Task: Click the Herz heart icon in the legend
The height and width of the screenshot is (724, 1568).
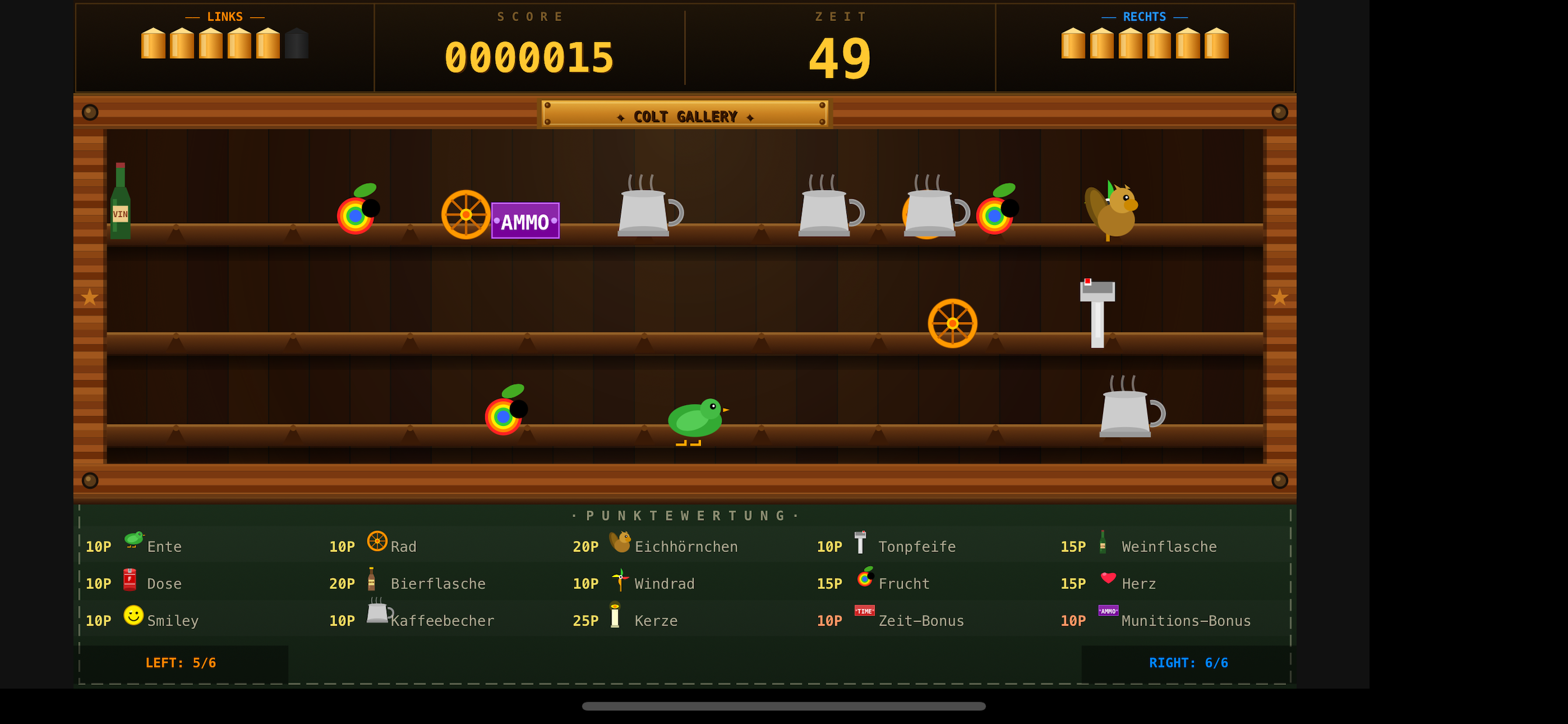Action: [1108, 579]
